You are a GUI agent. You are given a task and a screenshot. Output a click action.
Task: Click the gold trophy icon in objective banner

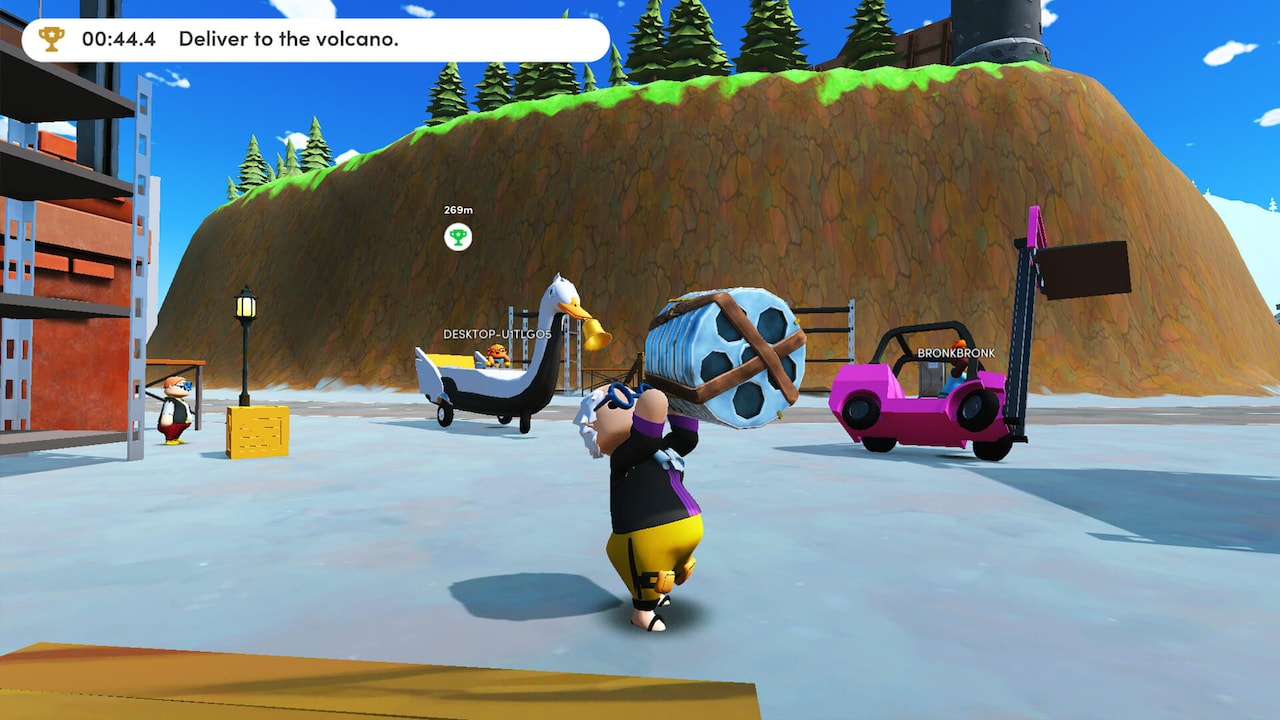point(47,38)
